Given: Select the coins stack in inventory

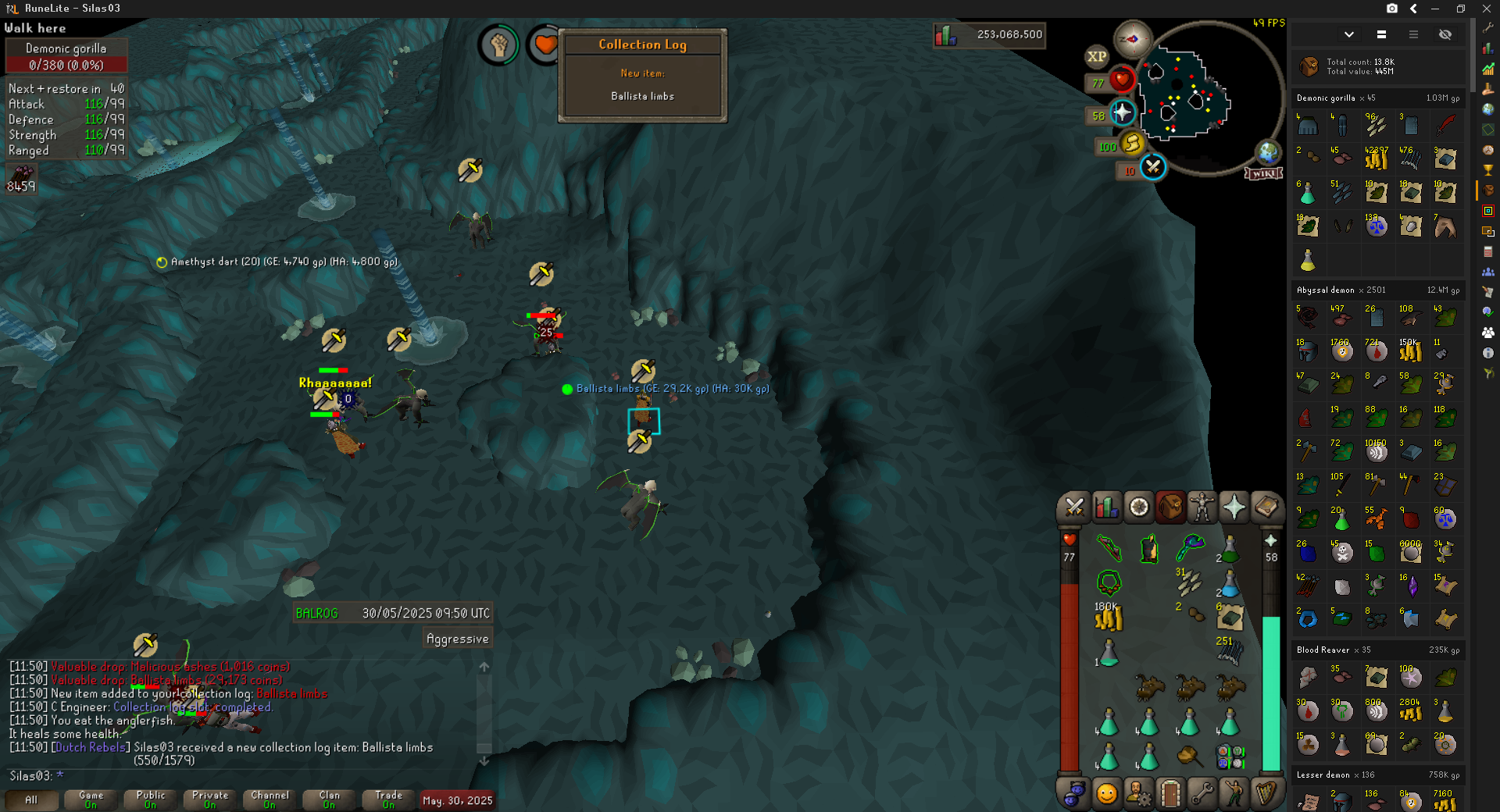Looking at the screenshot, I should 1109,618.
